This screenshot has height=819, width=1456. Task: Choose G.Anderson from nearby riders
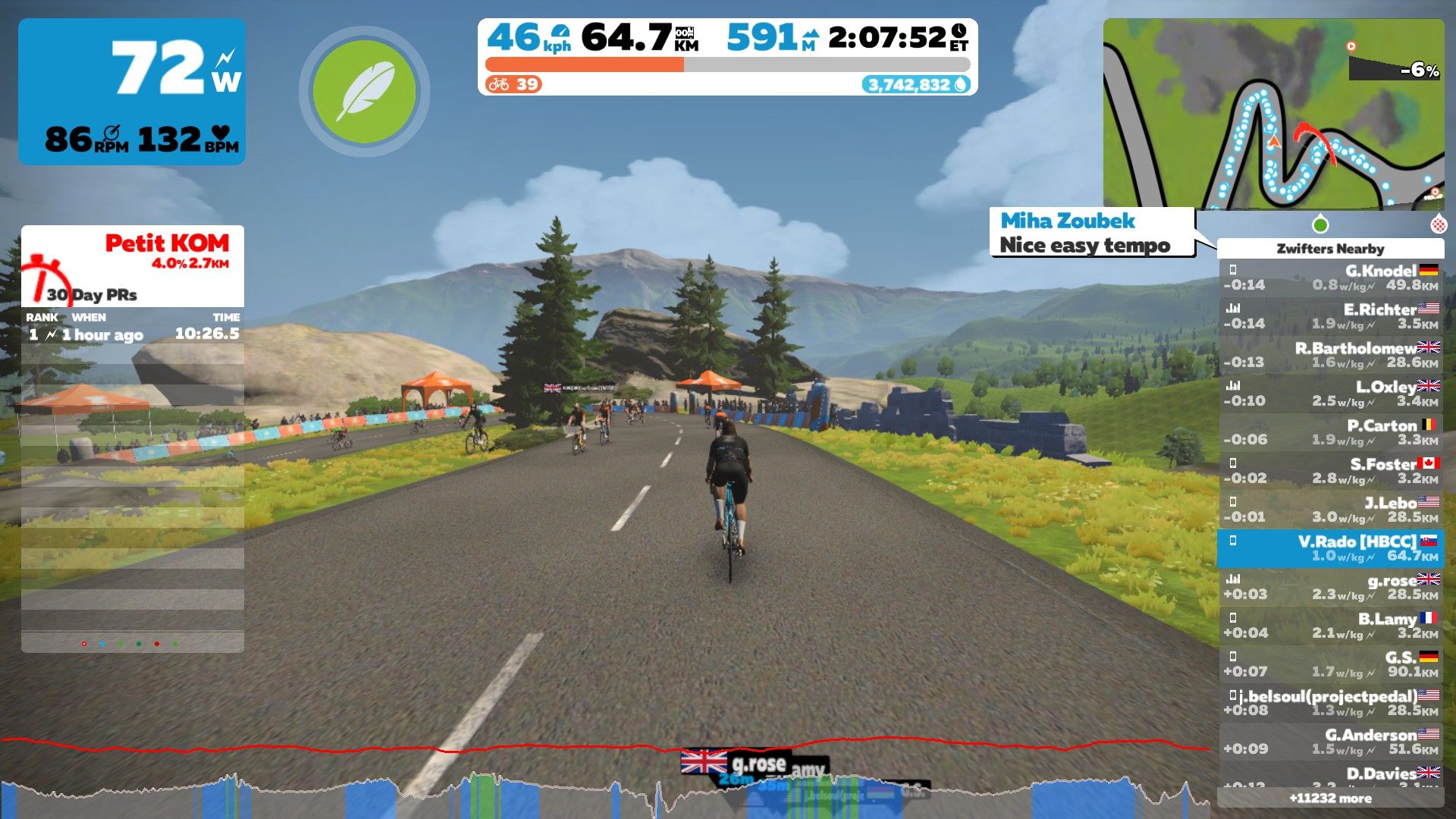[1330, 742]
